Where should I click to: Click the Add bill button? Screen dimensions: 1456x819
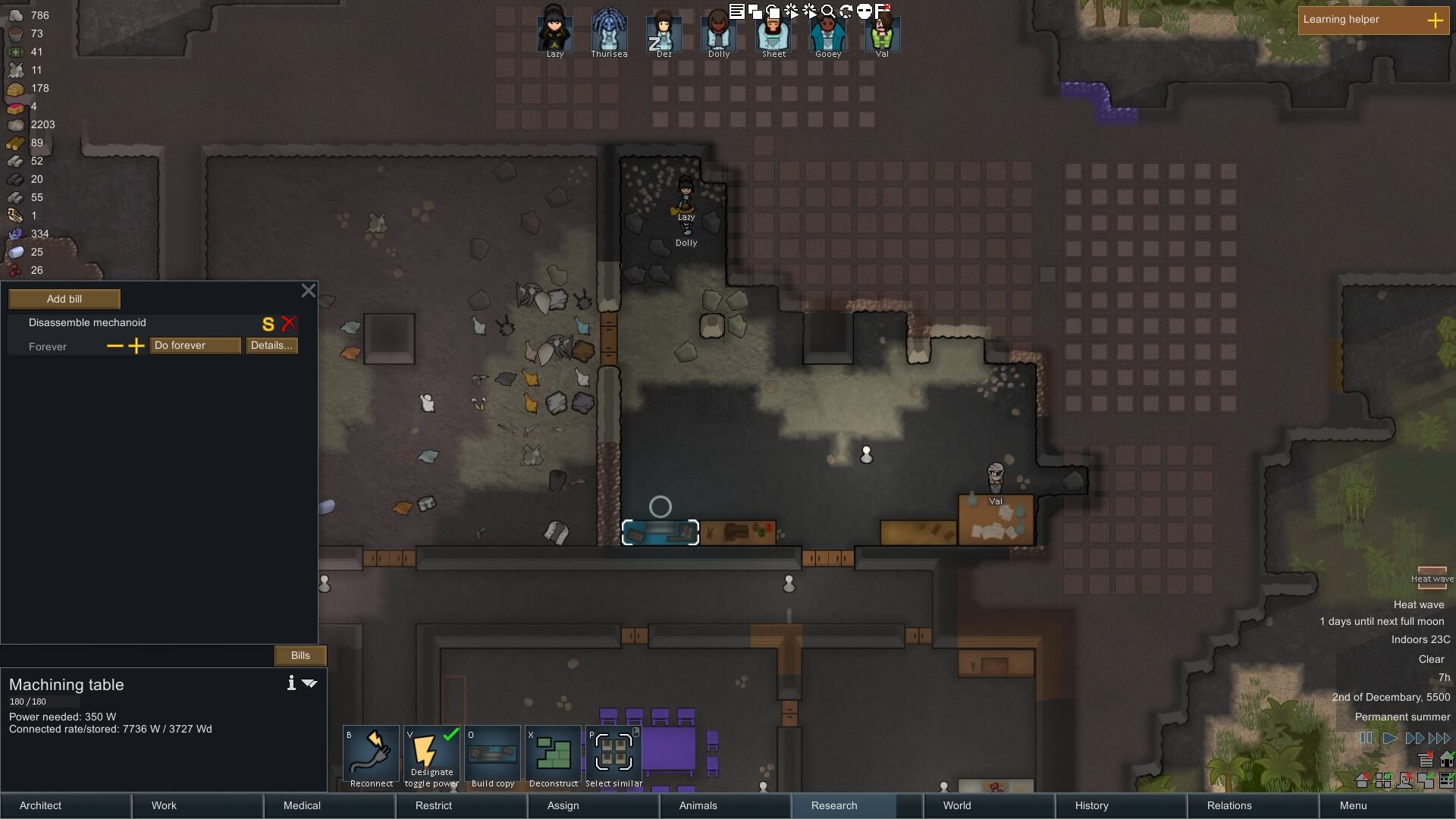64,299
